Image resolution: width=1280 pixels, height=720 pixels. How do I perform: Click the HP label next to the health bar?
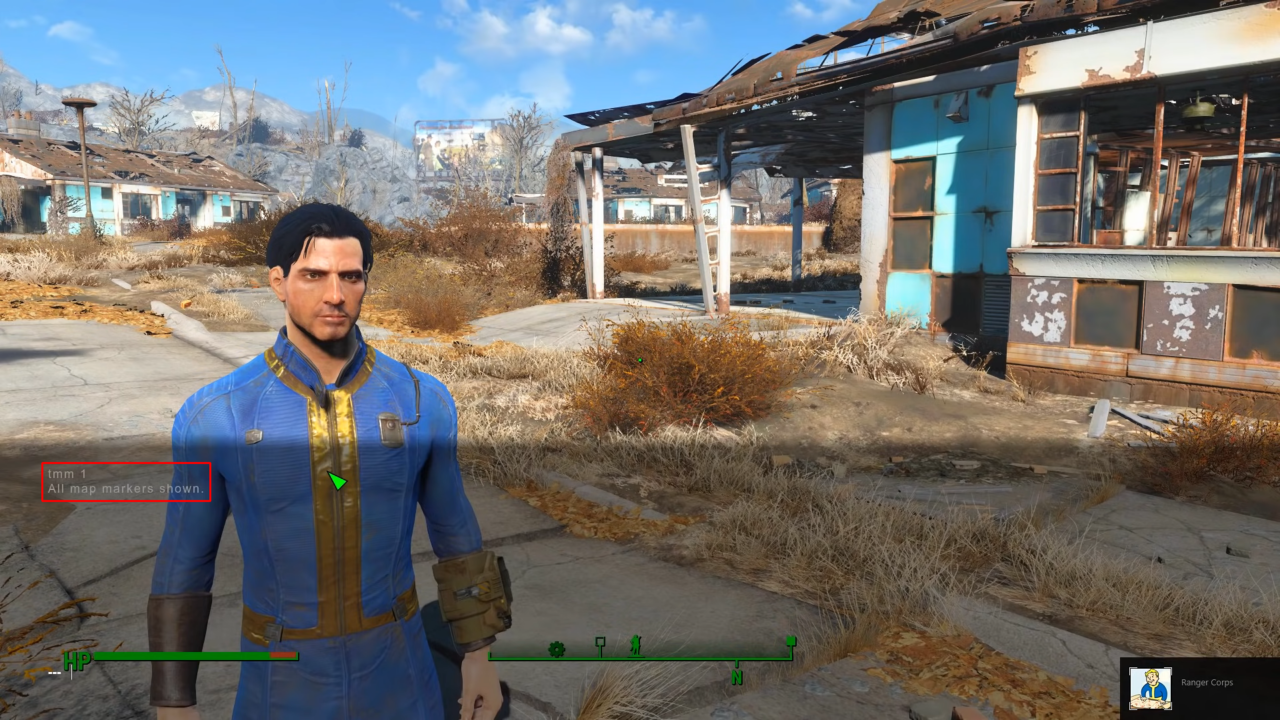(x=78, y=659)
